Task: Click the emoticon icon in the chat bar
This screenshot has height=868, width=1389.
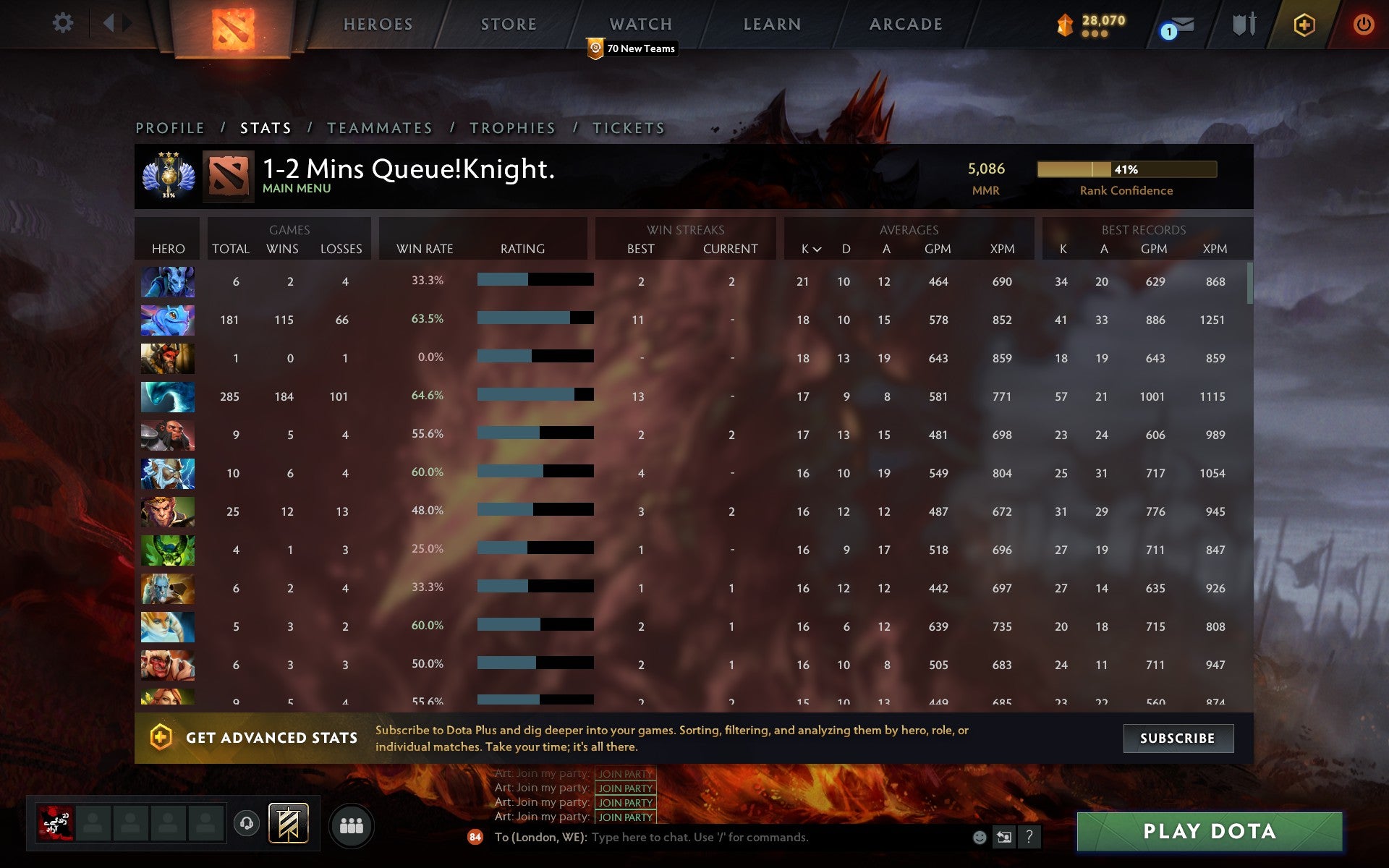Action: pyautogui.click(x=980, y=838)
